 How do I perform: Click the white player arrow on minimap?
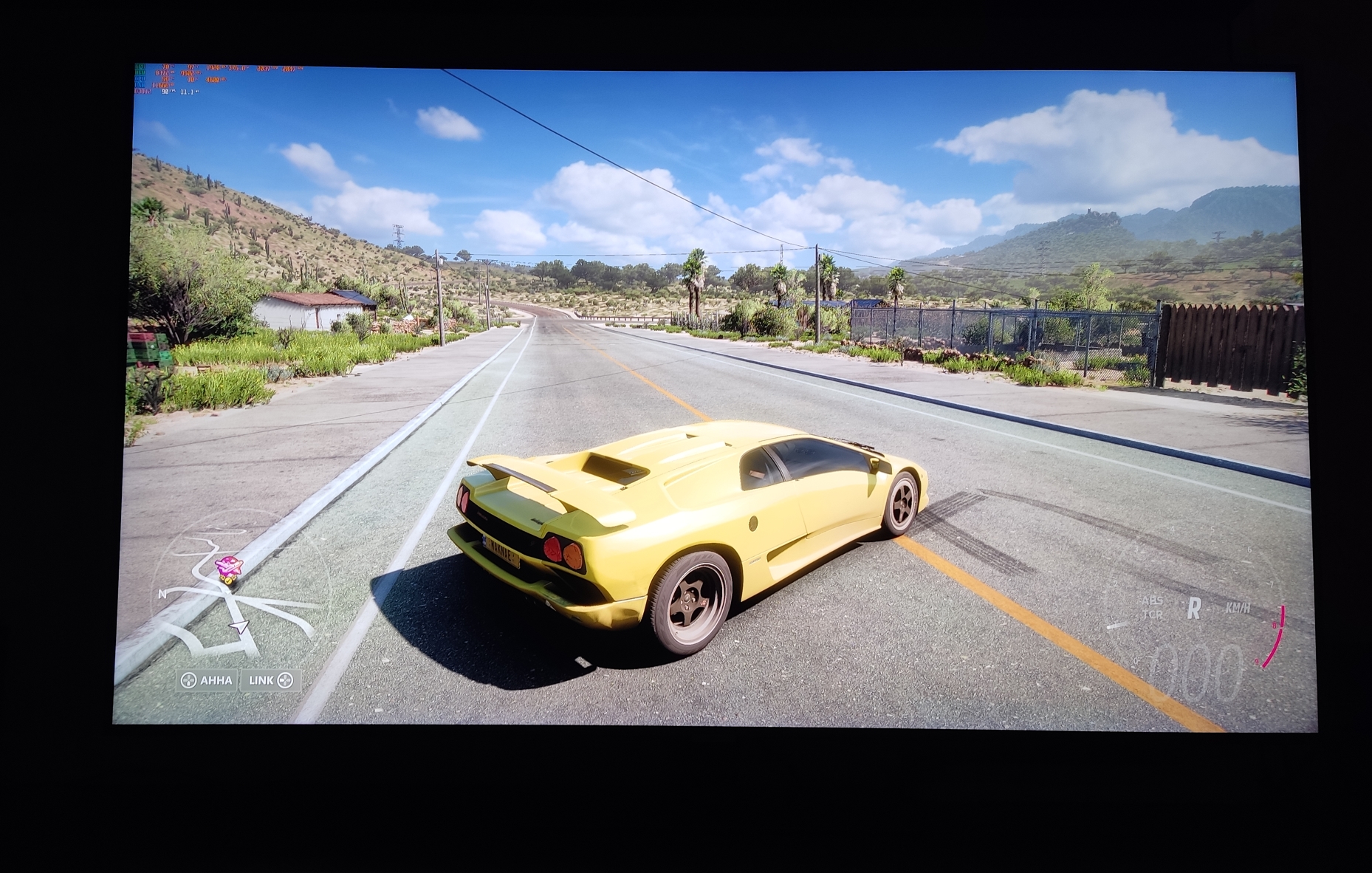(239, 627)
